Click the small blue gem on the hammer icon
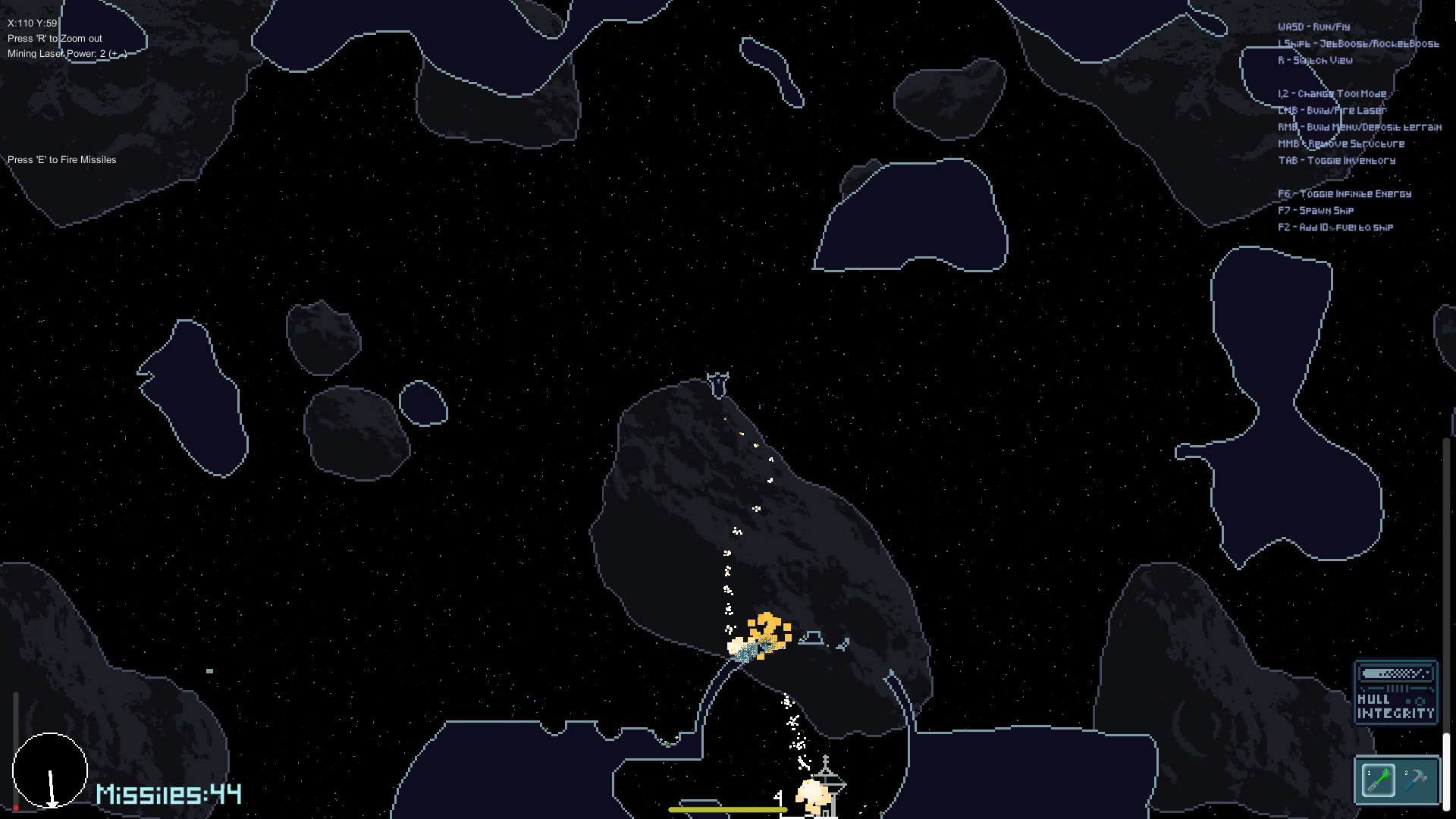The height and width of the screenshot is (819, 1456). tap(1420, 772)
